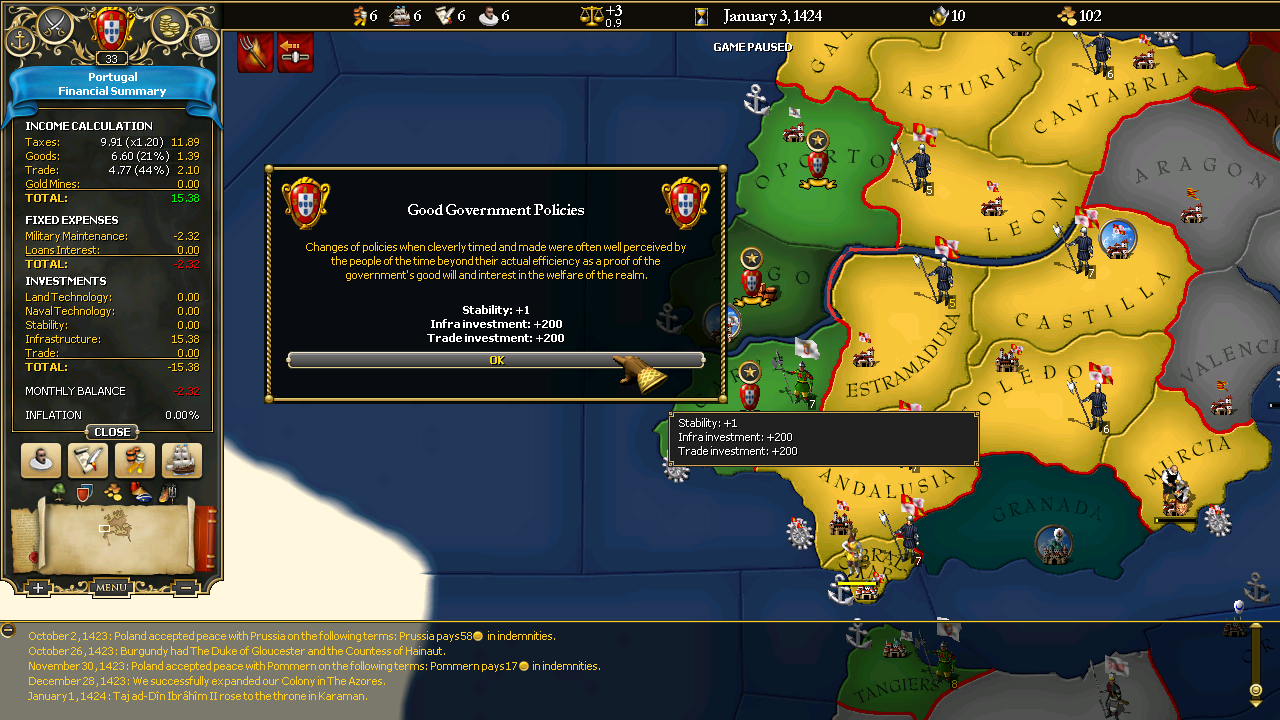This screenshot has width=1280, height=720.
Task: Confirm the Good Government Policies event with OK
Action: tap(496, 360)
